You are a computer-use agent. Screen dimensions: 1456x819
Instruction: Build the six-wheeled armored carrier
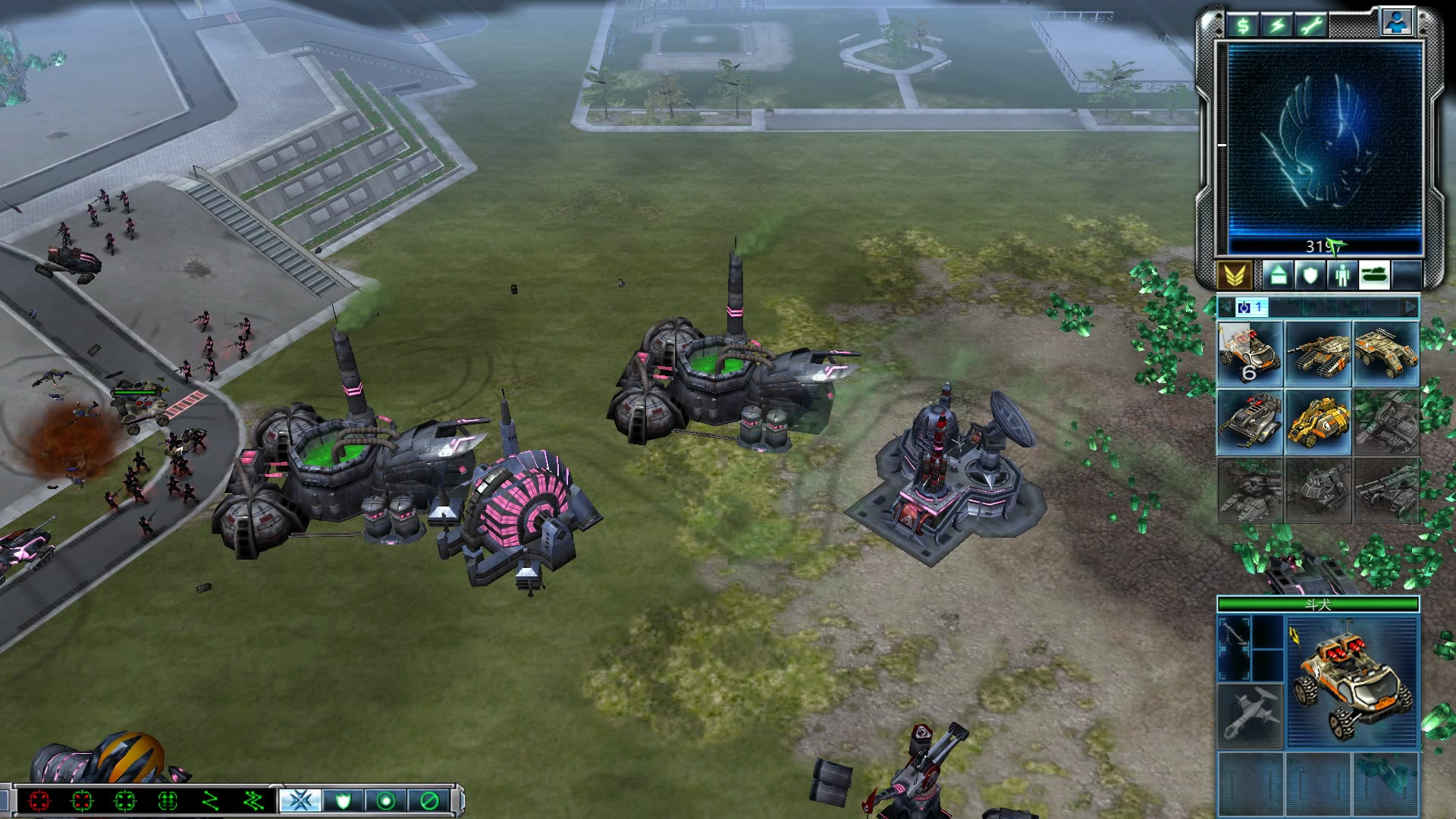pyautogui.click(x=1386, y=354)
